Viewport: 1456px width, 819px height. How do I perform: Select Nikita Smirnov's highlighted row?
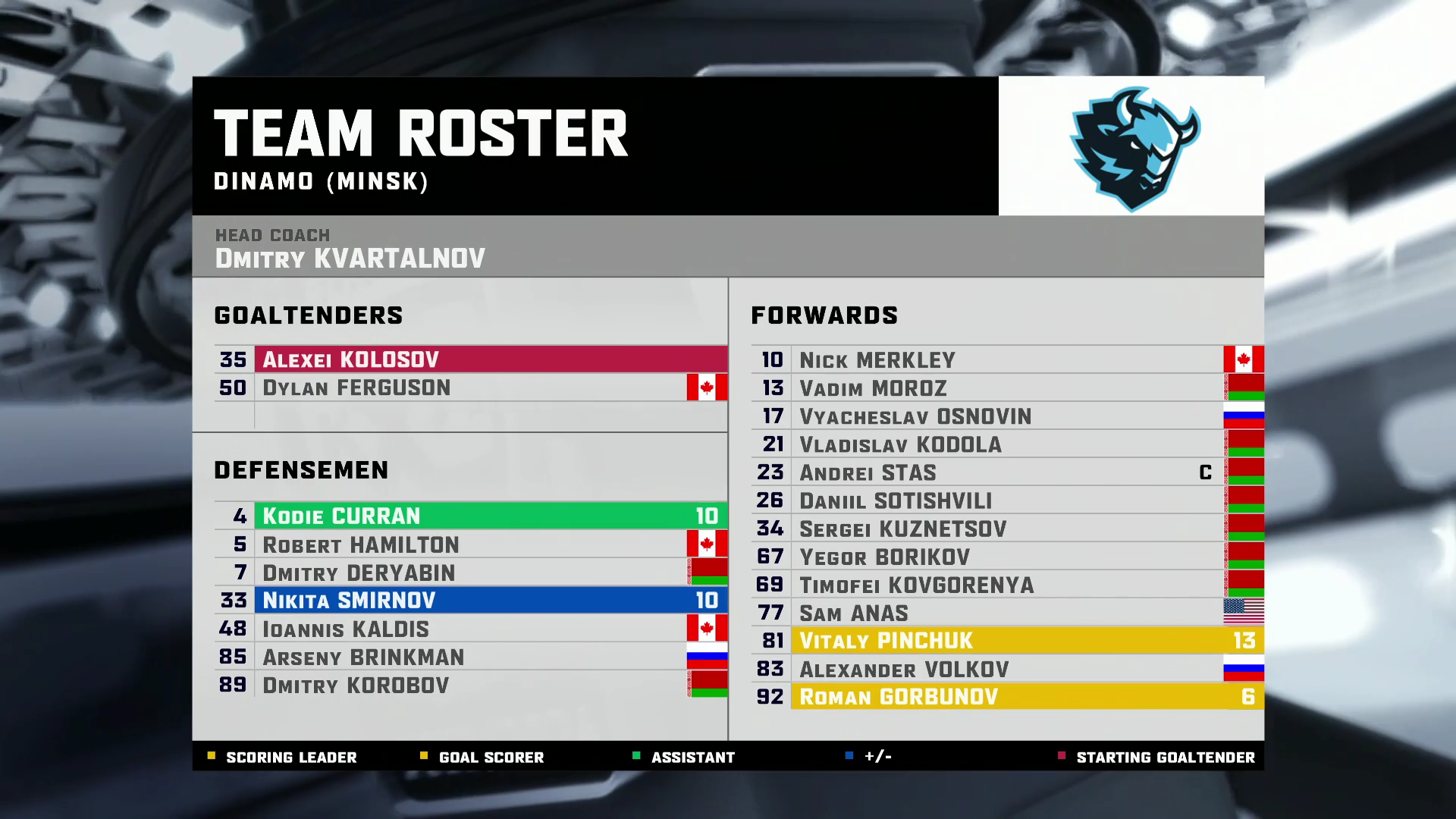tap(470, 601)
